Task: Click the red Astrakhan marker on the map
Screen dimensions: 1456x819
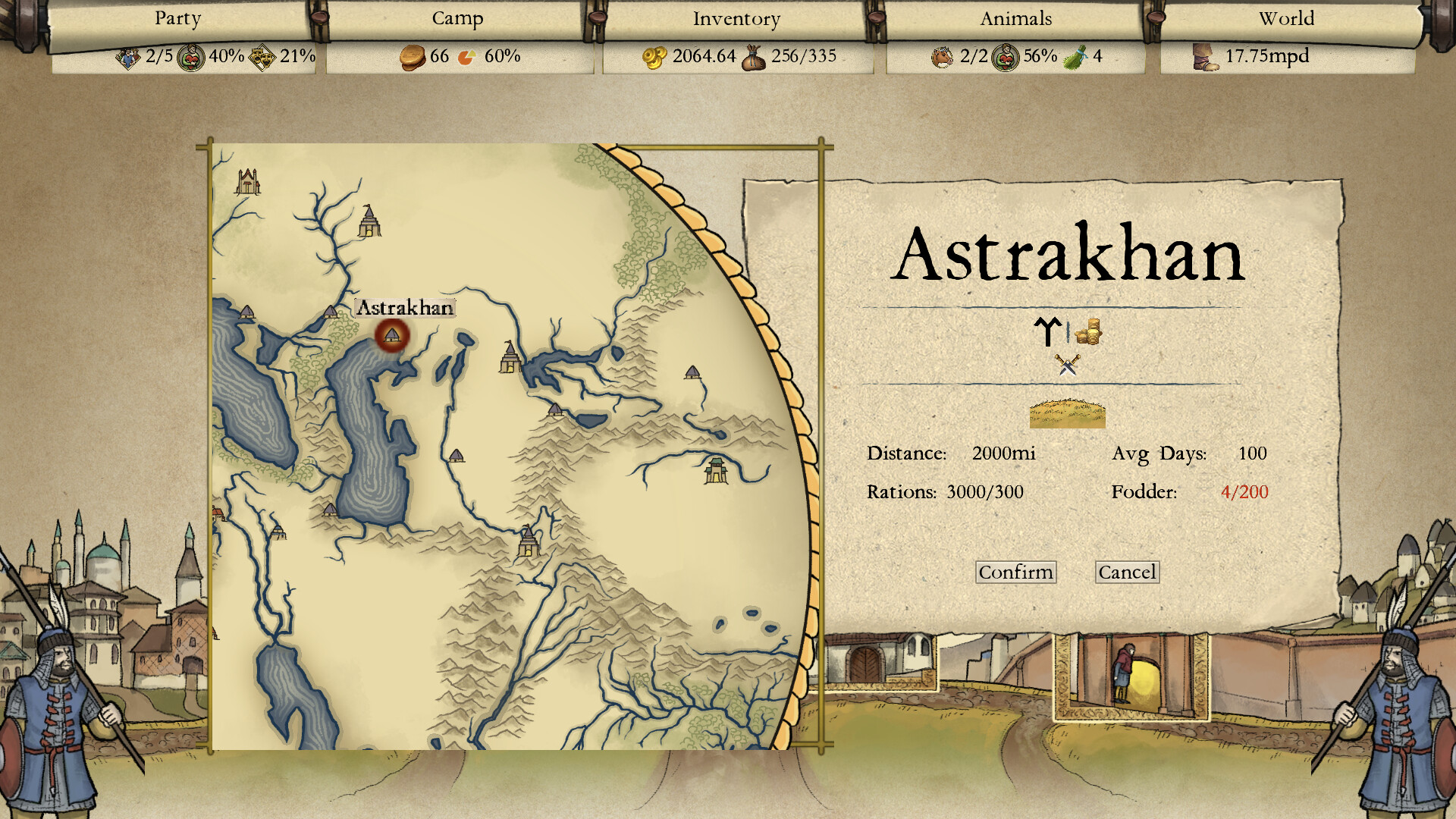Action: point(391,337)
